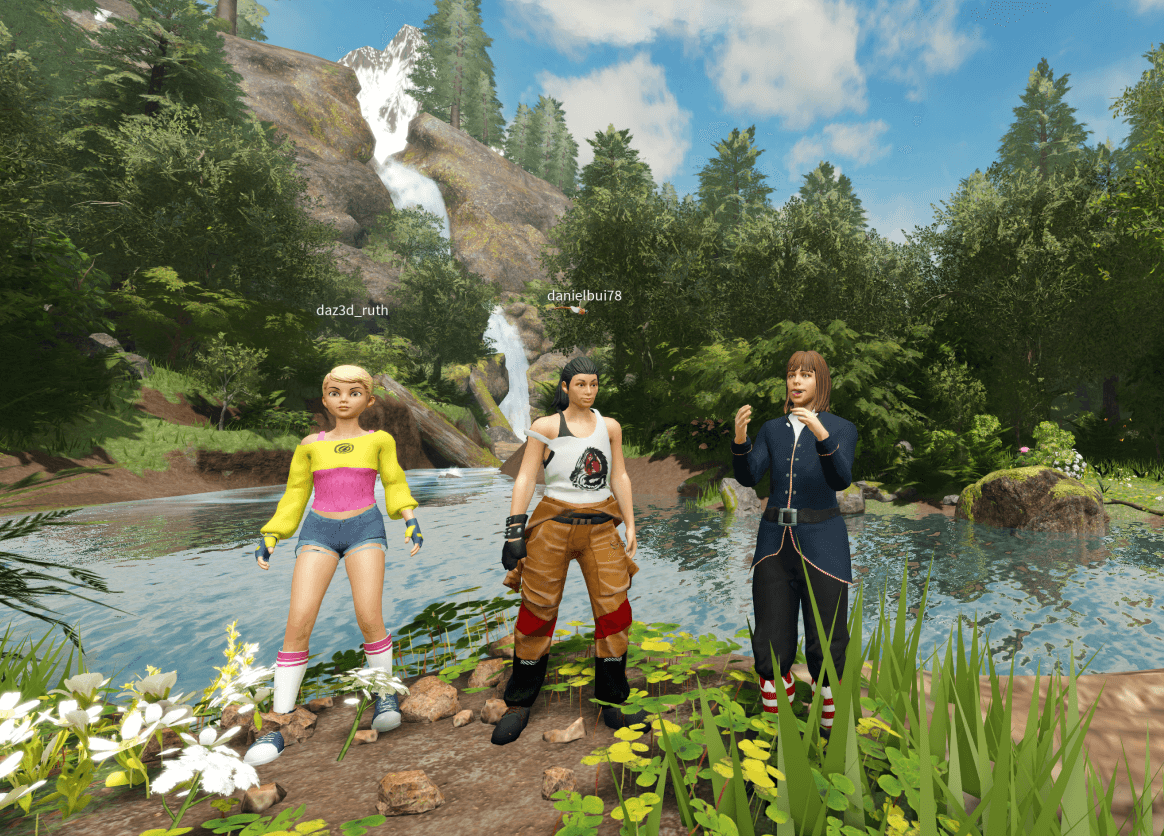Click the daz3d_ruth name tag
This screenshot has height=836, width=1164.
pos(352,310)
